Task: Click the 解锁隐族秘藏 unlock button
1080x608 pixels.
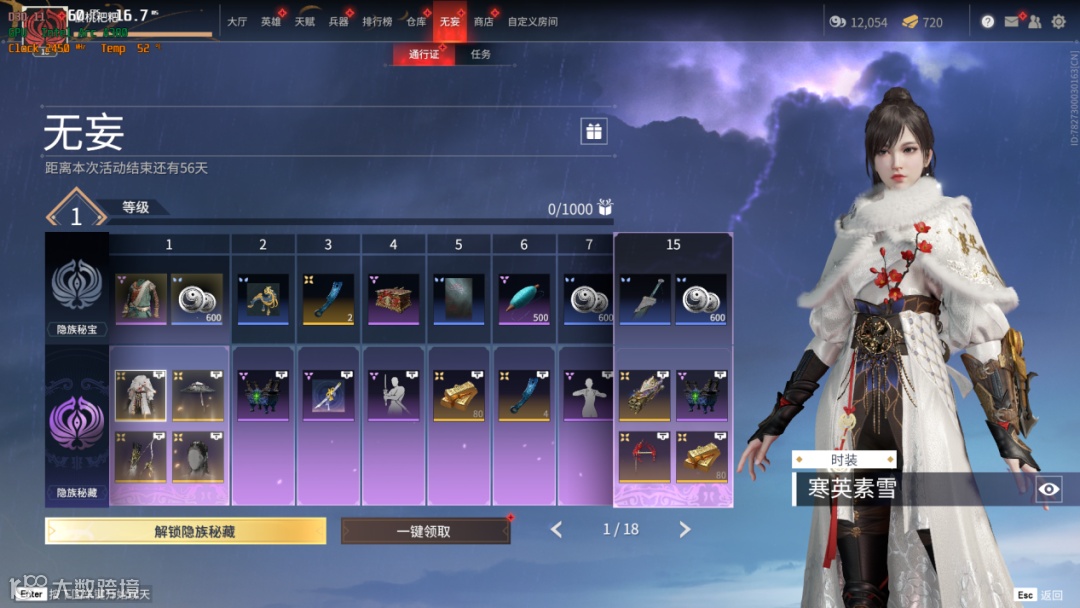Action: pyautogui.click(x=185, y=531)
